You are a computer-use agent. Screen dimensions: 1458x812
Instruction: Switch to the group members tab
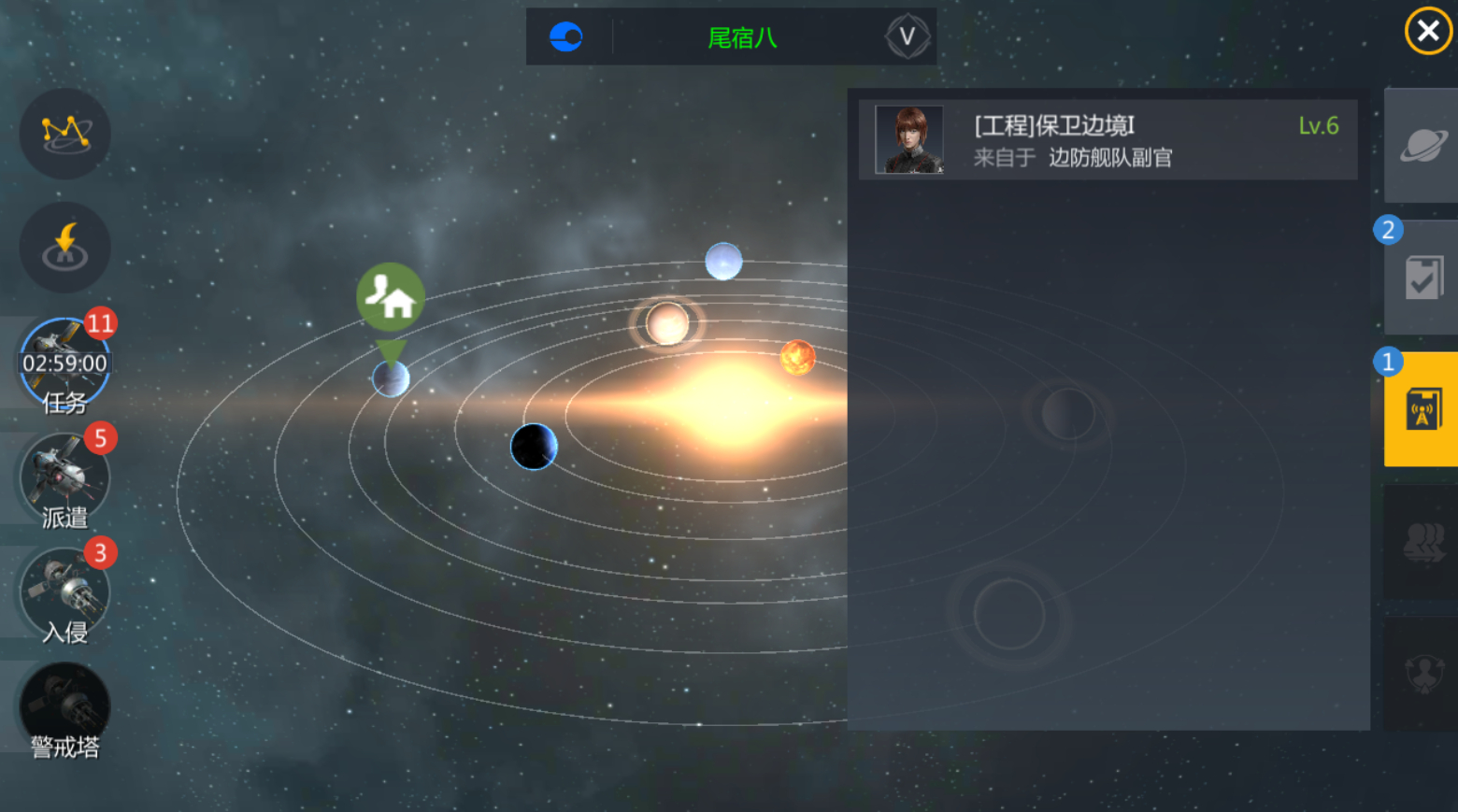tap(1422, 542)
